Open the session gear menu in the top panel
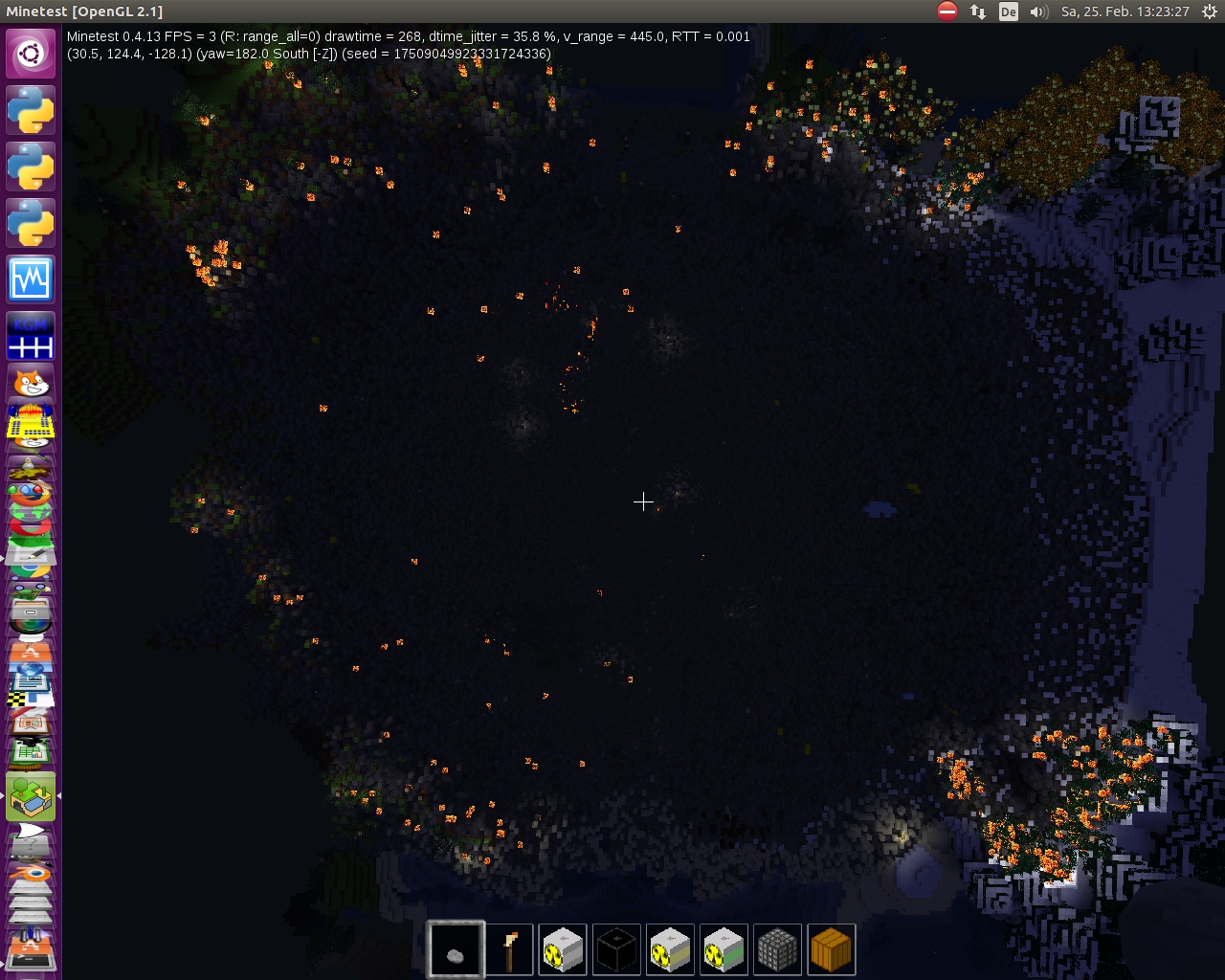The height and width of the screenshot is (980, 1225). [1210, 12]
